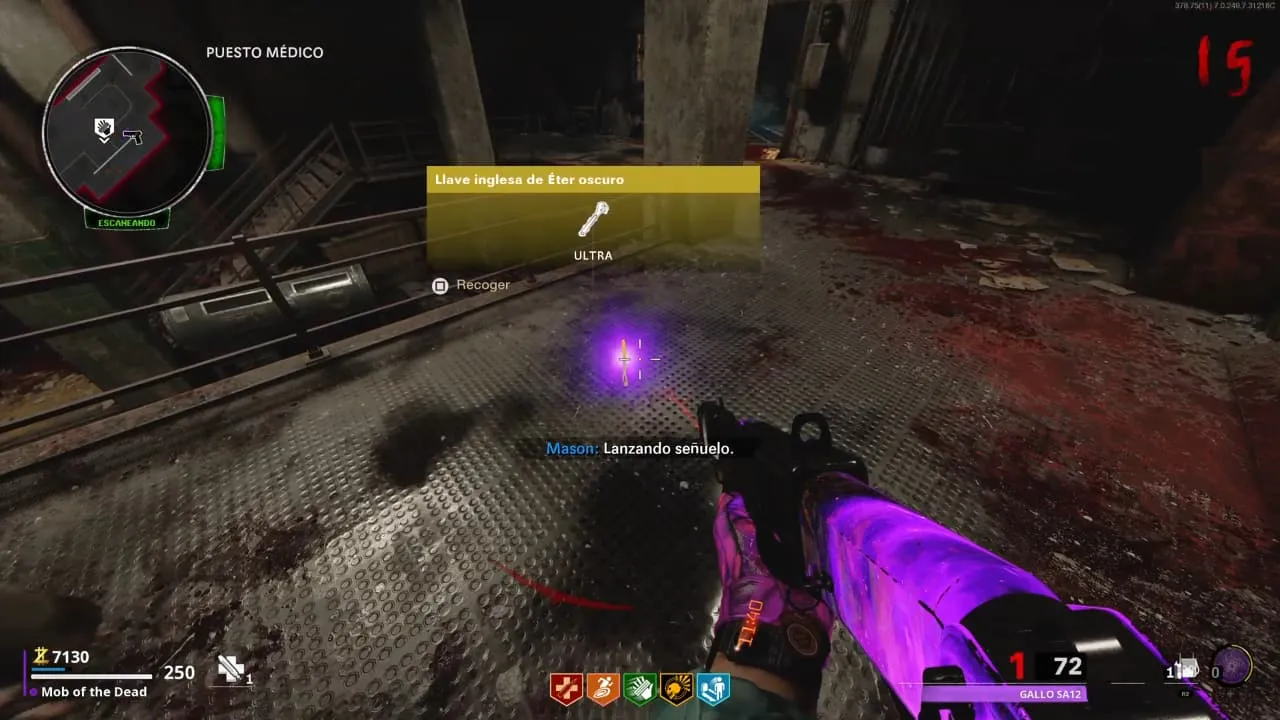This screenshot has width=1280, height=720.
Task: Activate the self-revive syringe kit icon
Action: [231, 669]
